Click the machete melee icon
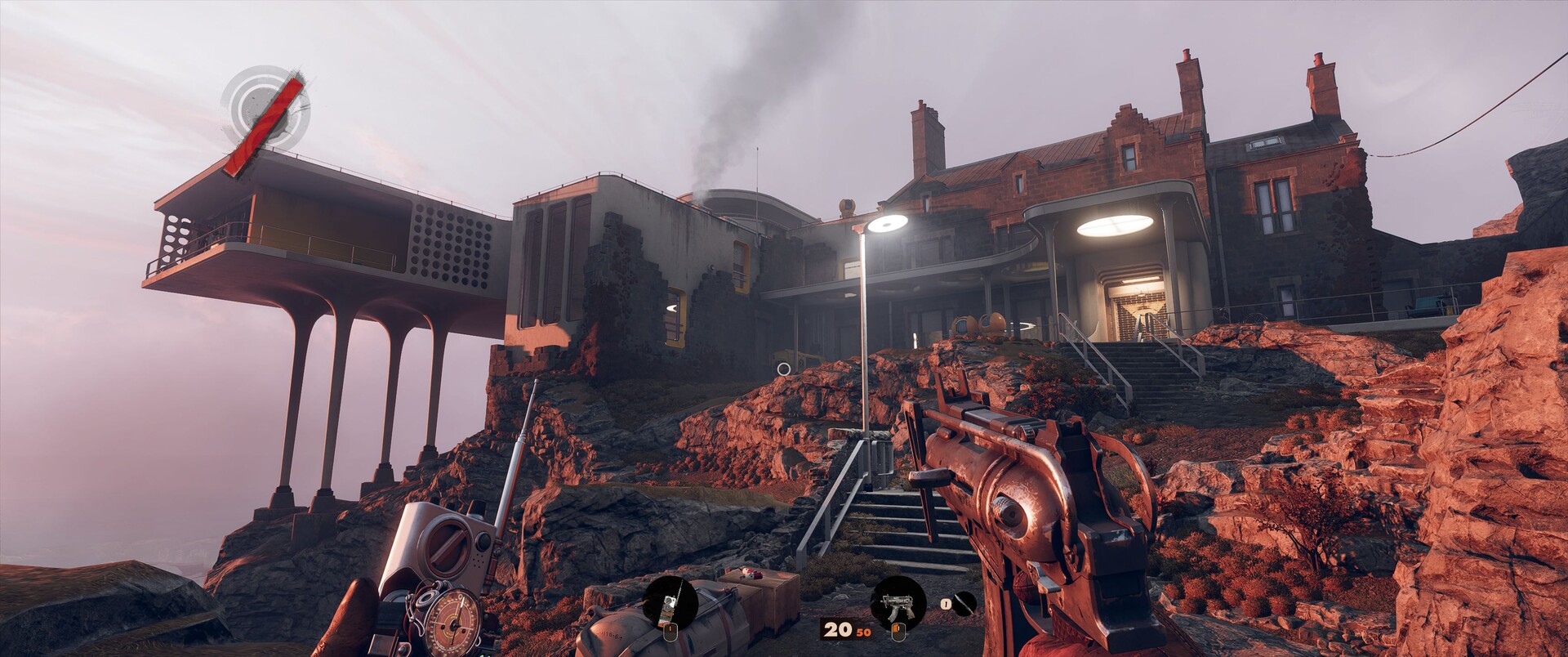The width and height of the screenshot is (1568, 657). [x=964, y=604]
